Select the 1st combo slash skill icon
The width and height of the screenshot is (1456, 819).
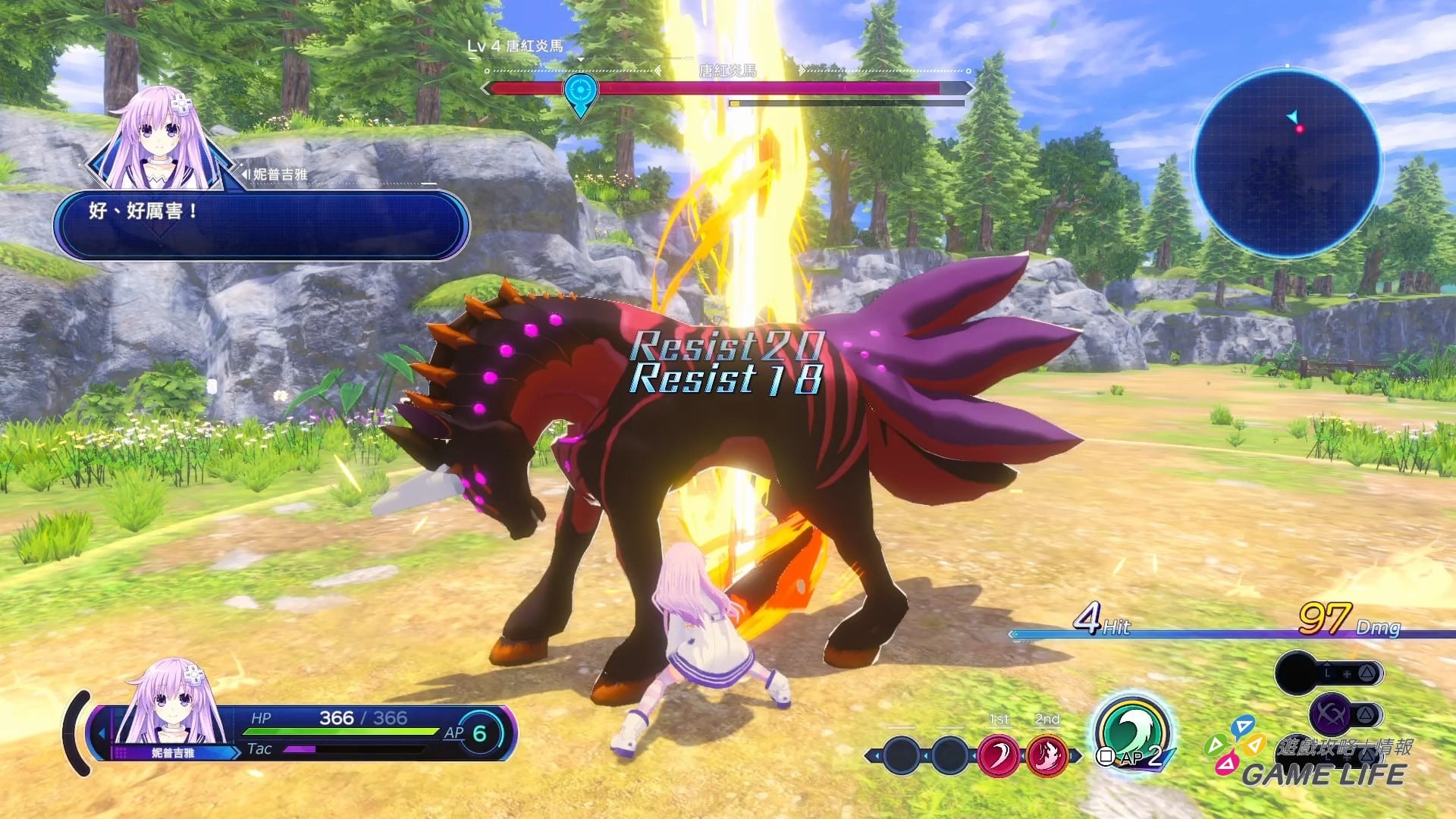(998, 755)
